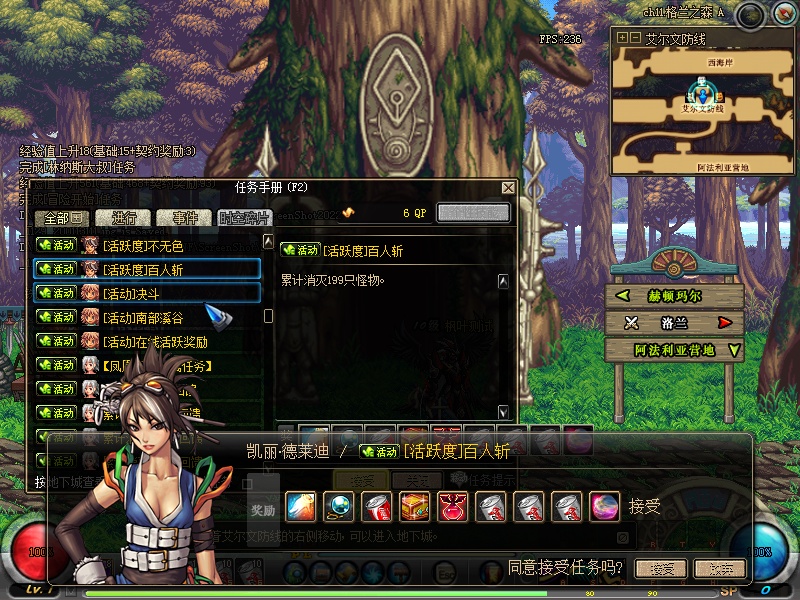Open the [活动]南部溪谷 quest entry
Viewport: 800px width, 600px height.
click(x=147, y=317)
